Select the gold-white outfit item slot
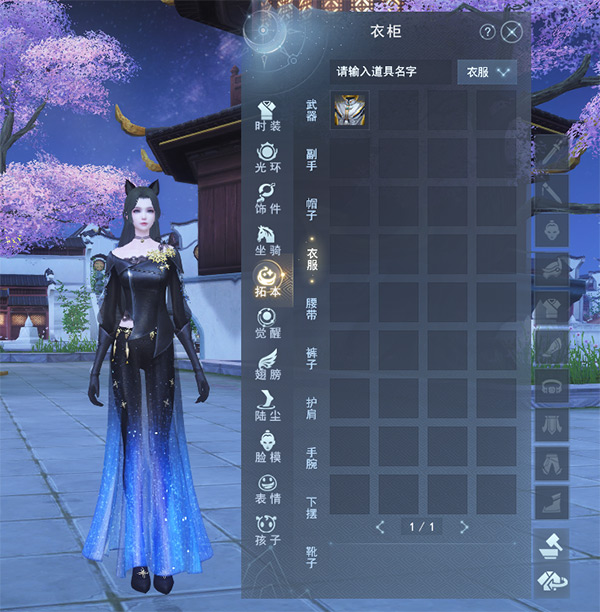The height and width of the screenshot is (612, 600). click(350, 110)
